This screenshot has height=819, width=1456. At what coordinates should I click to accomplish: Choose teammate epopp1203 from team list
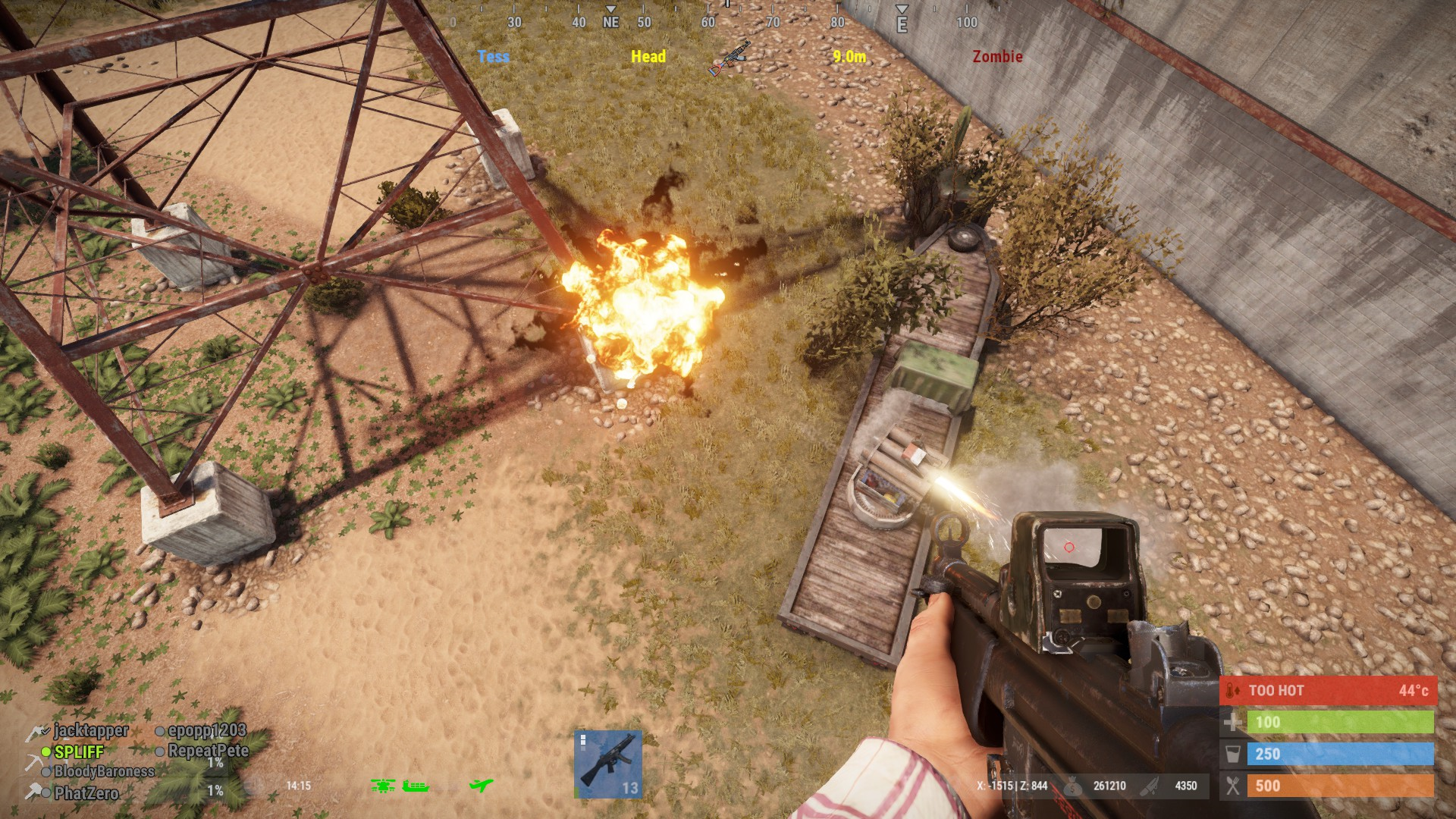pos(206,730)
